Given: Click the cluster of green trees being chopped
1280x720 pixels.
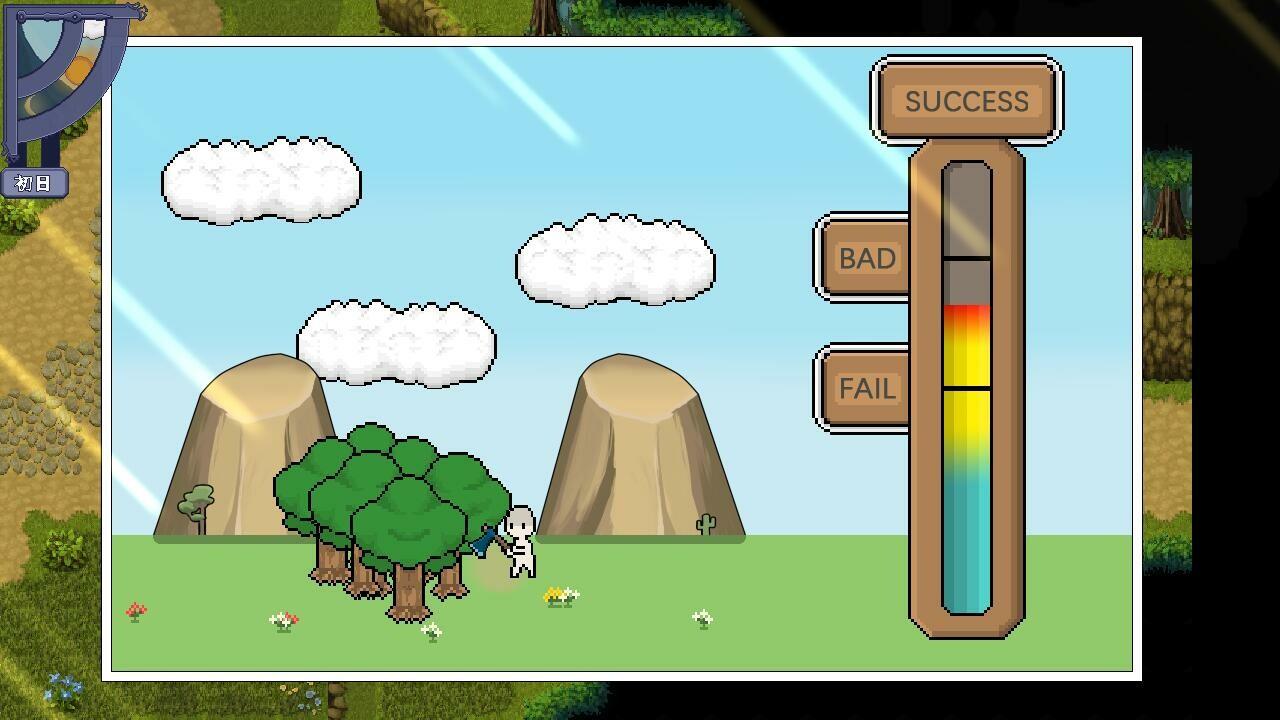Looking at the screenshot, I should (x=390, y=500).
